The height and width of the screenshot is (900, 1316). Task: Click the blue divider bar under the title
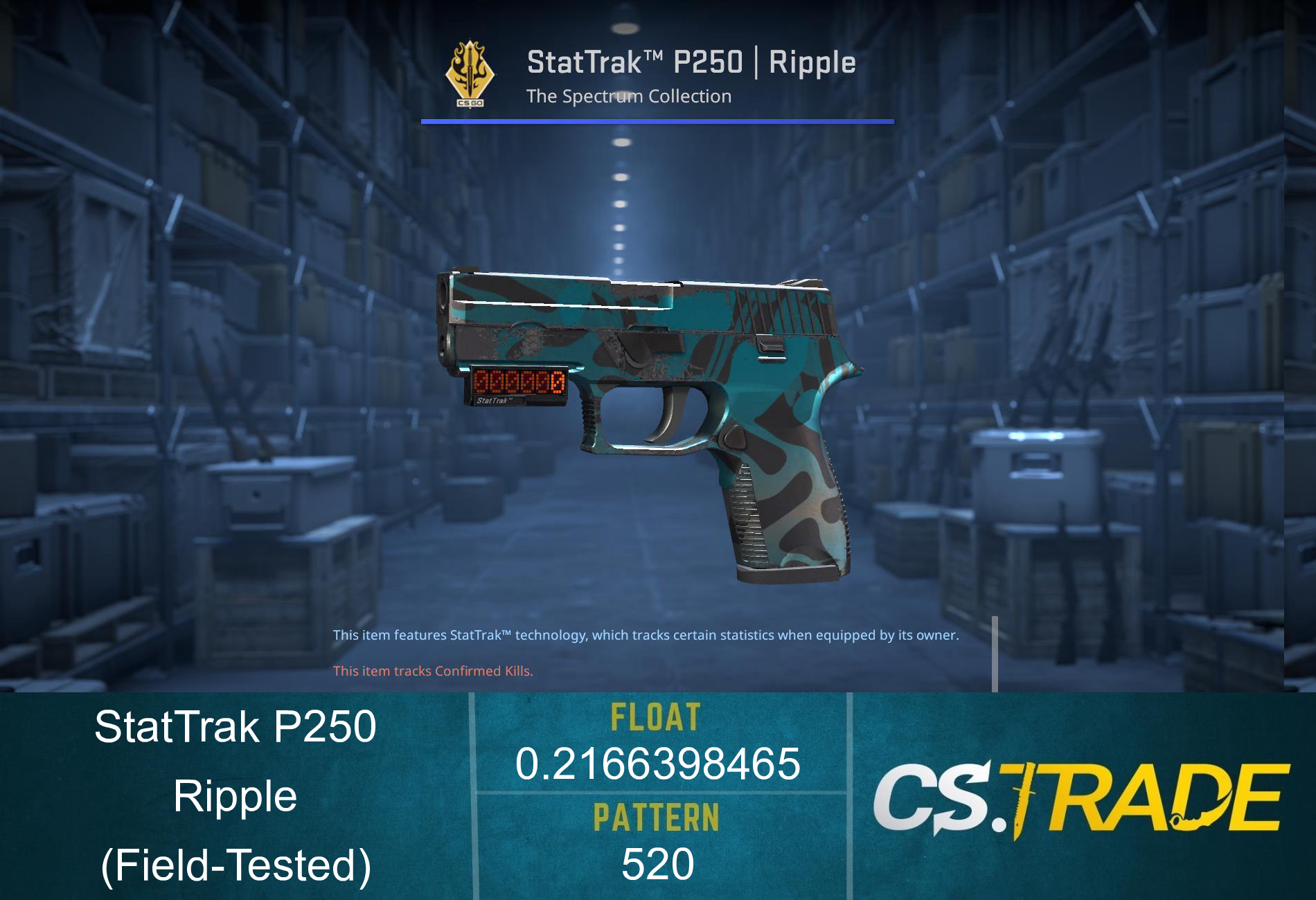tap(656, 122)
